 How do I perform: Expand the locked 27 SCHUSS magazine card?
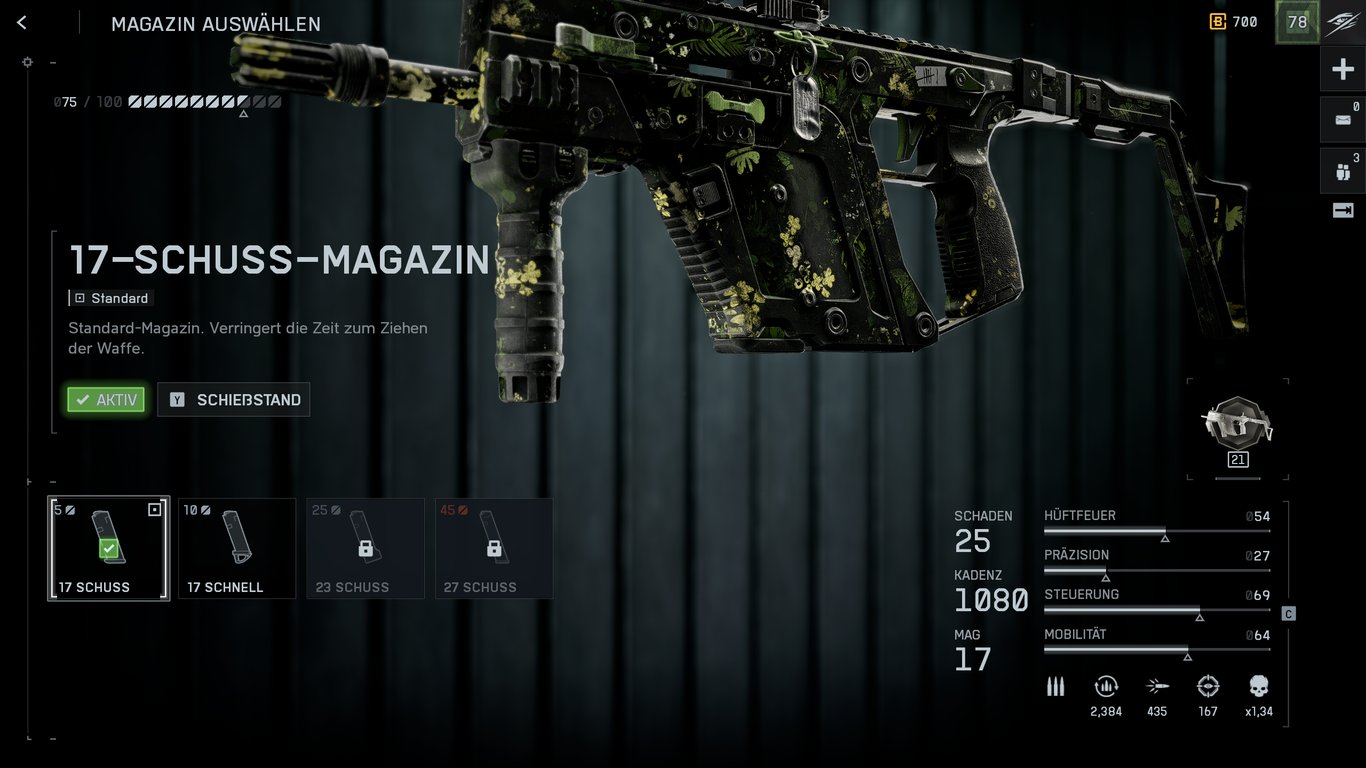click(x=494, y=548)
